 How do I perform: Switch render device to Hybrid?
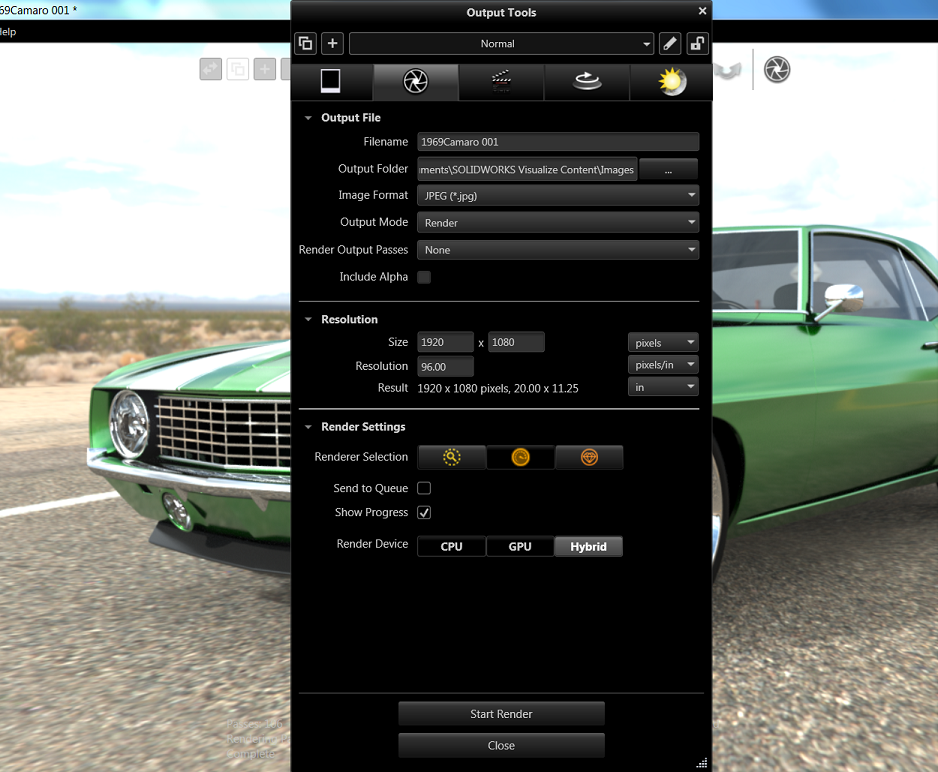(588, 546)
